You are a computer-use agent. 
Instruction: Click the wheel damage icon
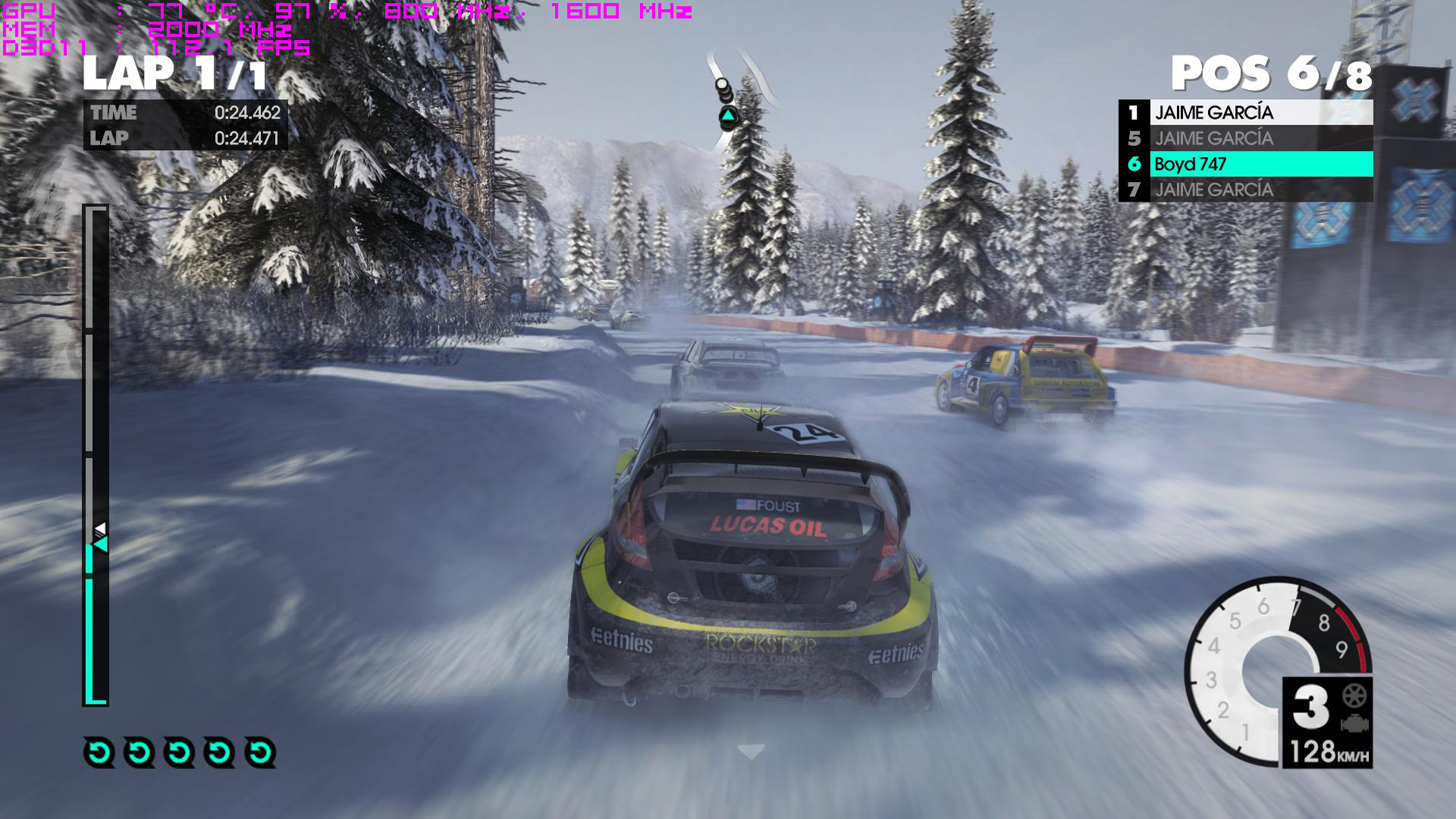pos(1354,695)
